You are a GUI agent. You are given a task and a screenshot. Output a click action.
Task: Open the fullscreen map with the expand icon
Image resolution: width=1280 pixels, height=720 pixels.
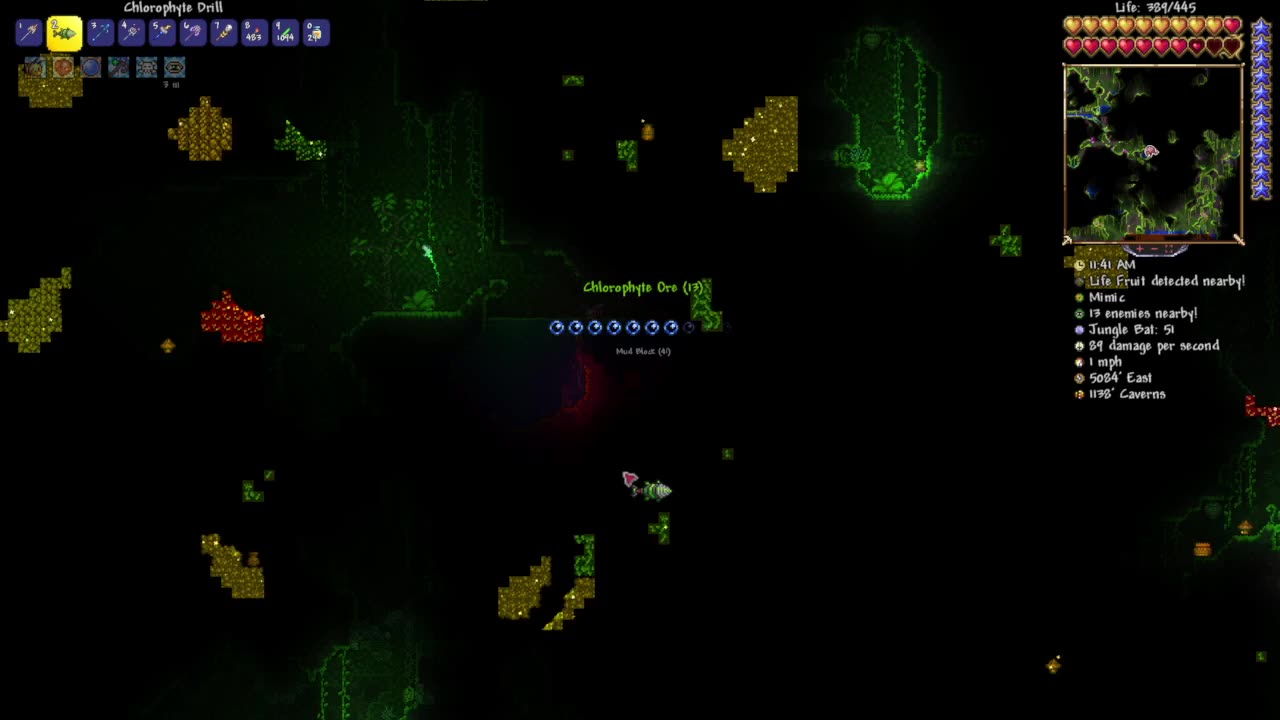1168,249
